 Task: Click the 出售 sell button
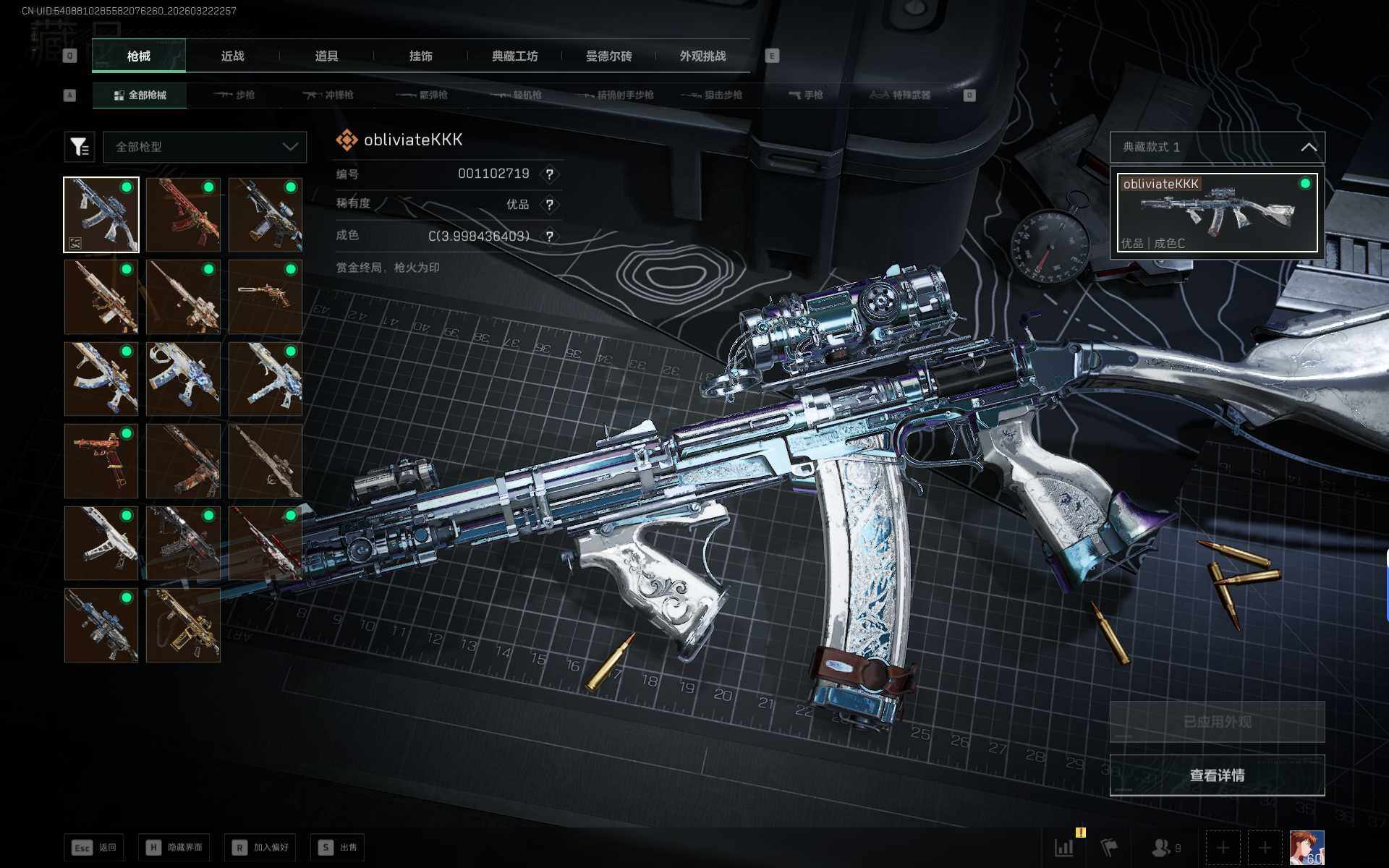(339, 847)
